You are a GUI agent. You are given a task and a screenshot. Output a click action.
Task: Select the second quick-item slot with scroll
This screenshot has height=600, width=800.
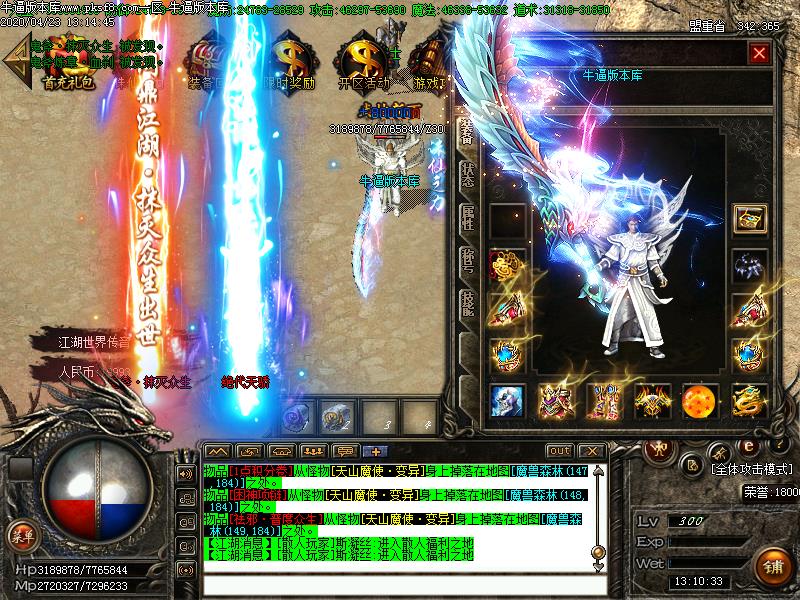click(337, 414)
